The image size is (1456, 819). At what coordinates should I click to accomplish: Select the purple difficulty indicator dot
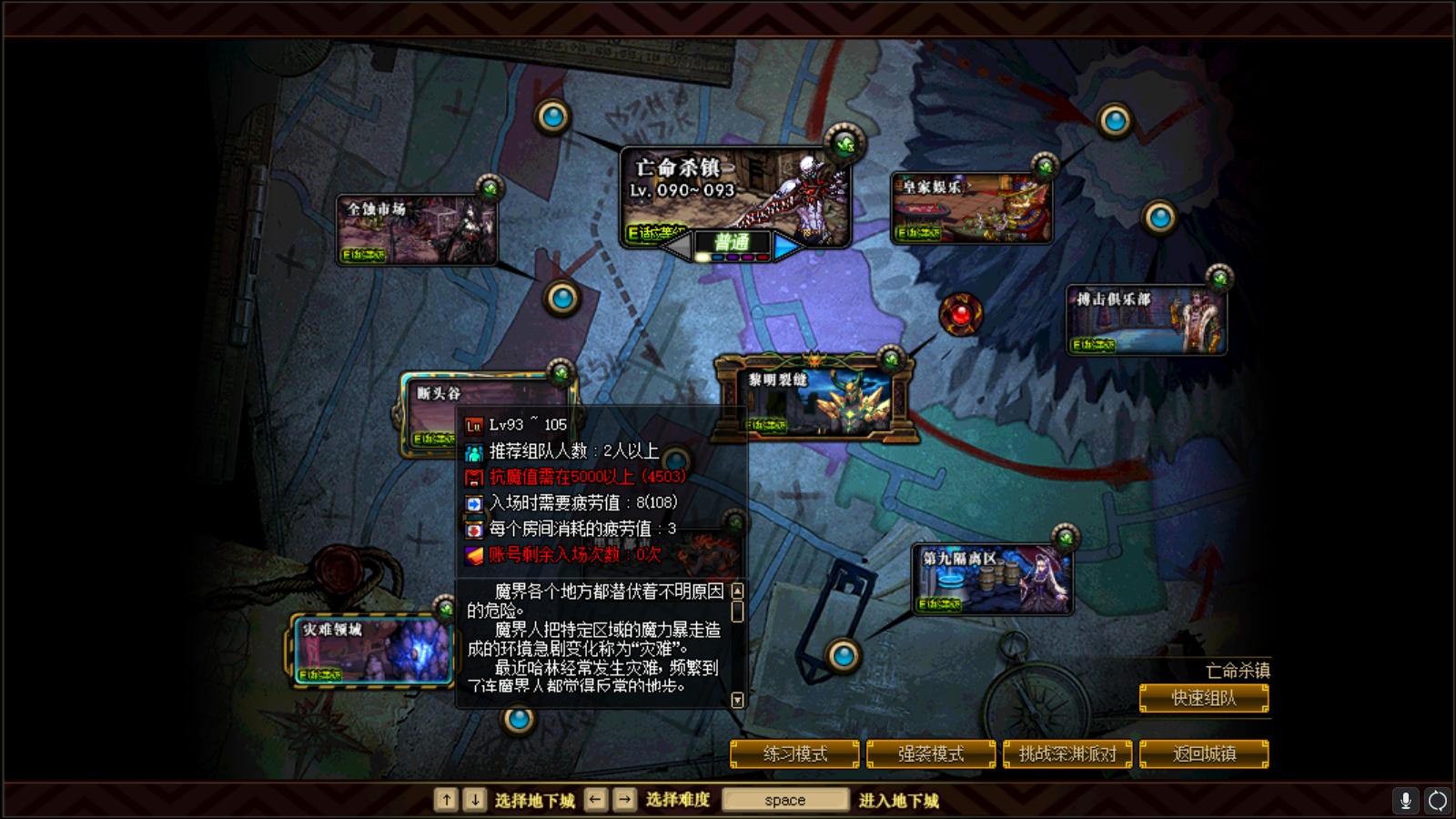coord(733,257)
